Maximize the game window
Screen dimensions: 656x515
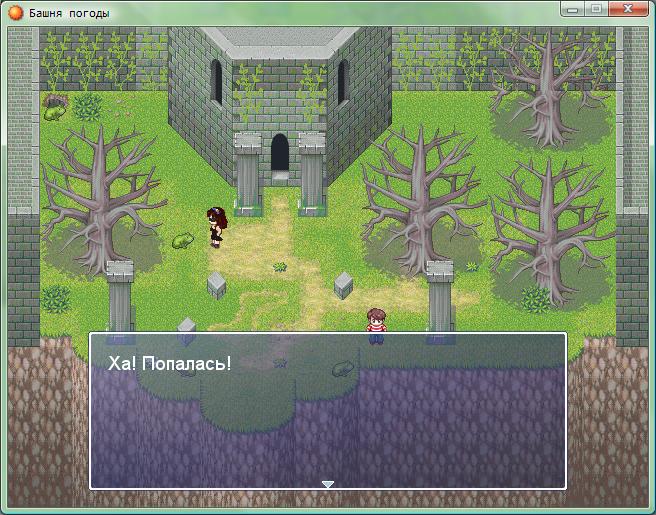pos(595,9)
